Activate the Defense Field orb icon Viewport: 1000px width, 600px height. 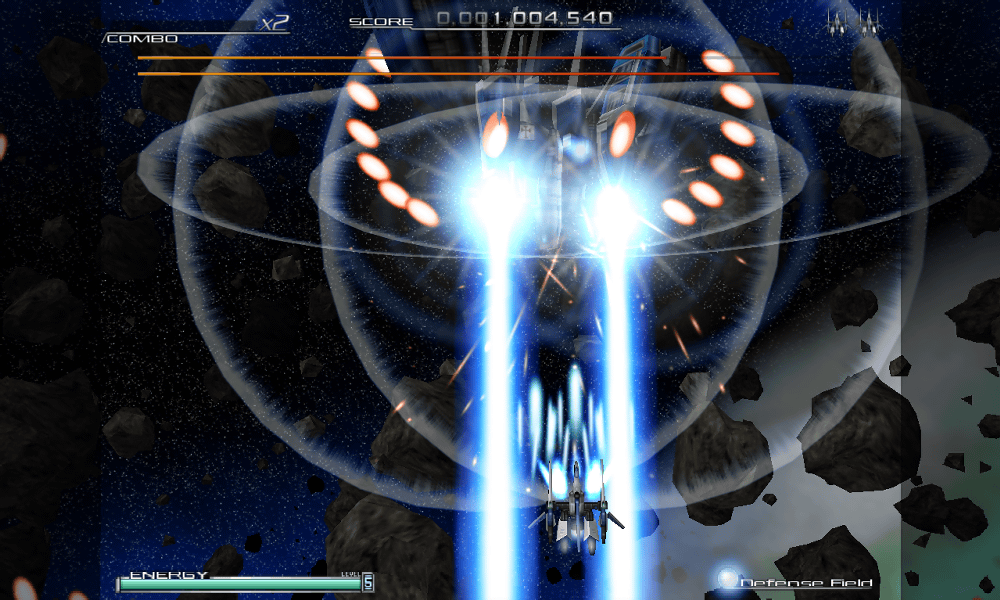coord(727,579)
